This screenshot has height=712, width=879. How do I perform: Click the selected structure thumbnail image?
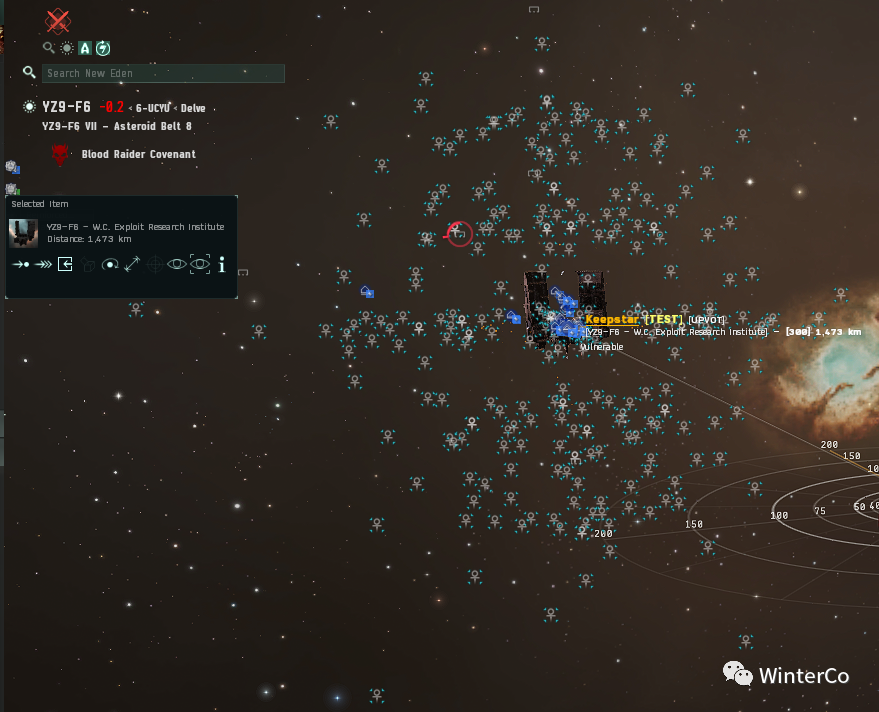point(24,233)
